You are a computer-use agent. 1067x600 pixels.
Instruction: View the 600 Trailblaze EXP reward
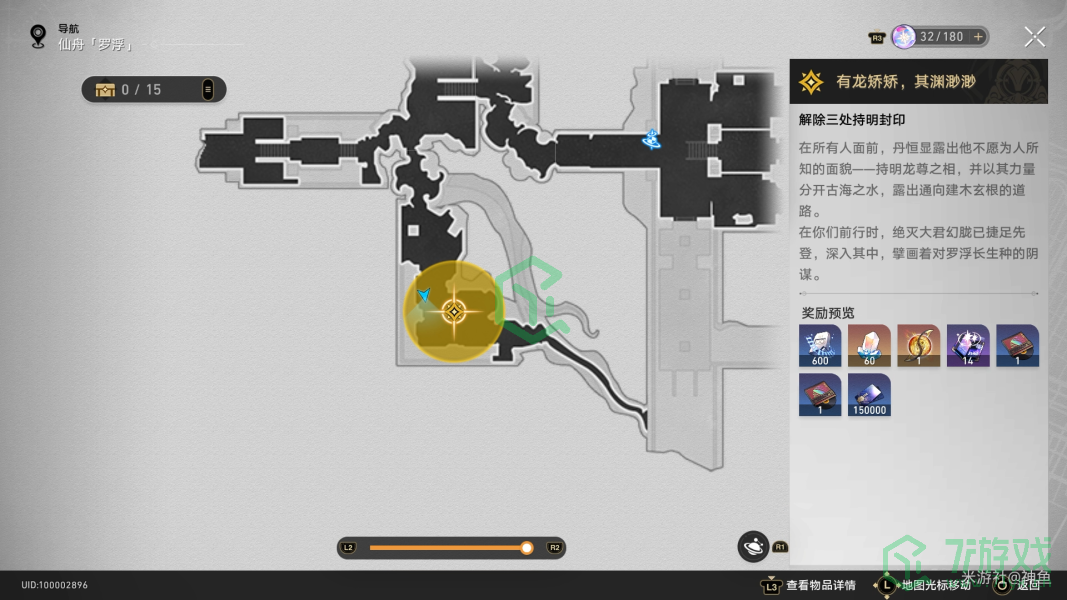820,346
